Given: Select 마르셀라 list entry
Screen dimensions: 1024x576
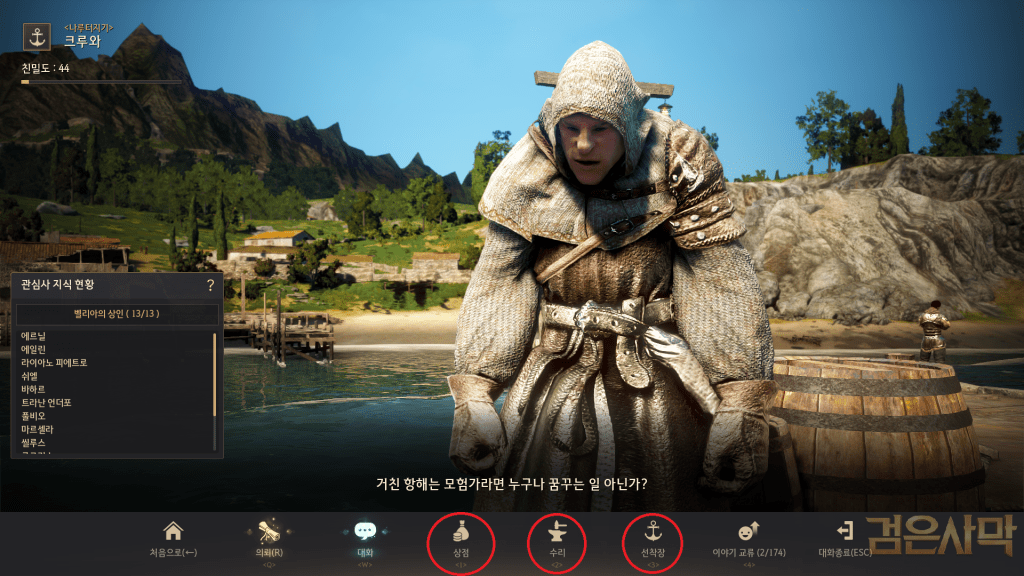Looking at the screenshot, I should coord(38,429).
